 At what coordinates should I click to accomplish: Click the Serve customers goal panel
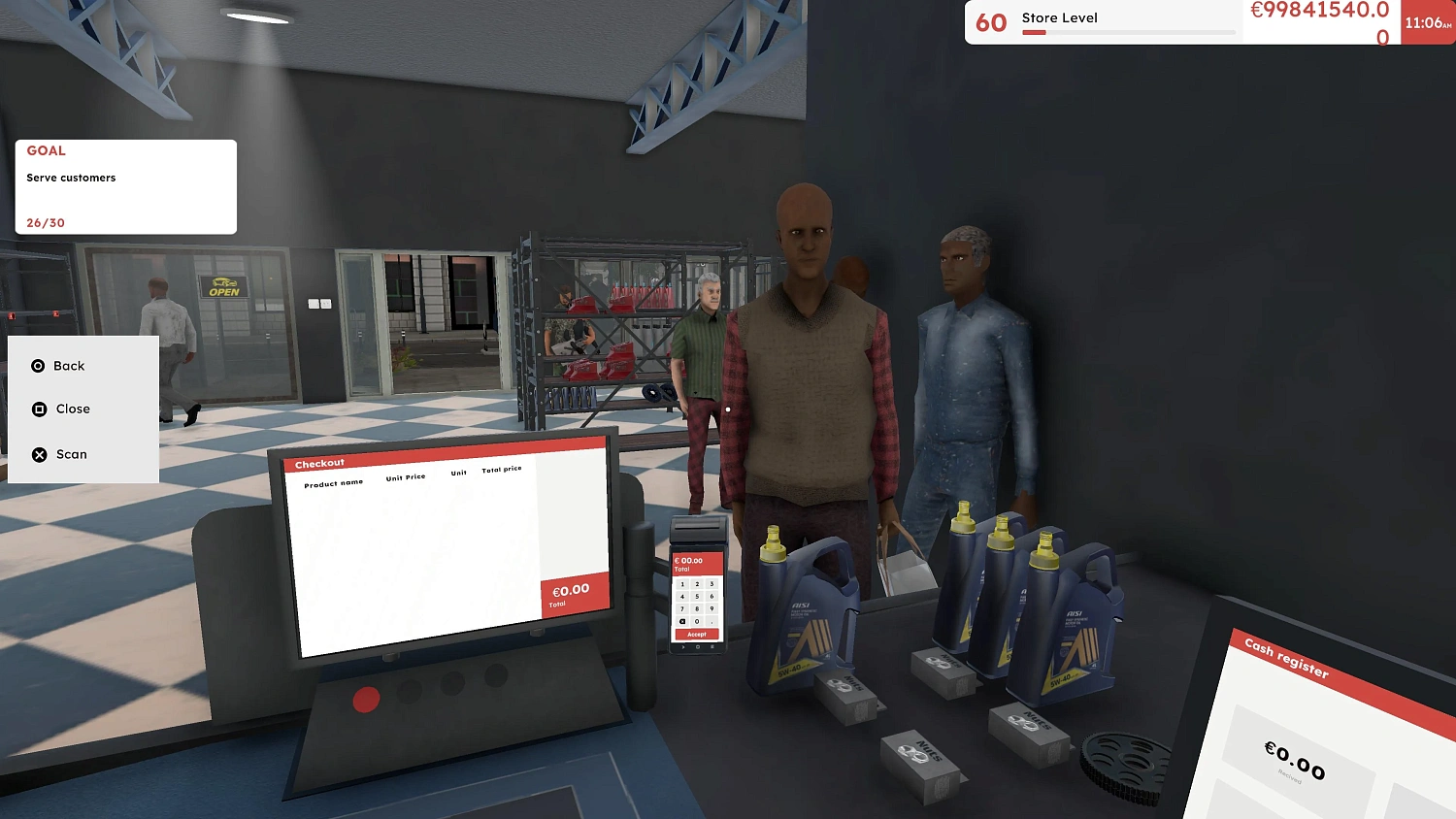pos(125,186)
